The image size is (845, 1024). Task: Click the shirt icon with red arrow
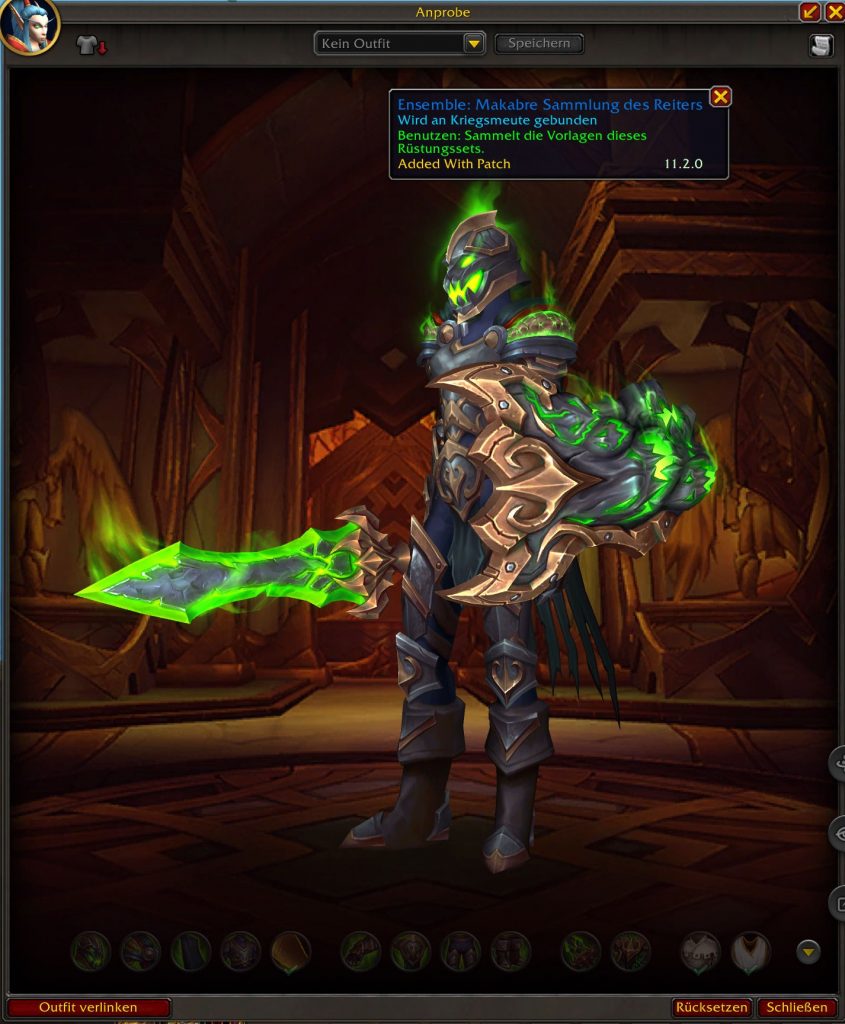91,46
